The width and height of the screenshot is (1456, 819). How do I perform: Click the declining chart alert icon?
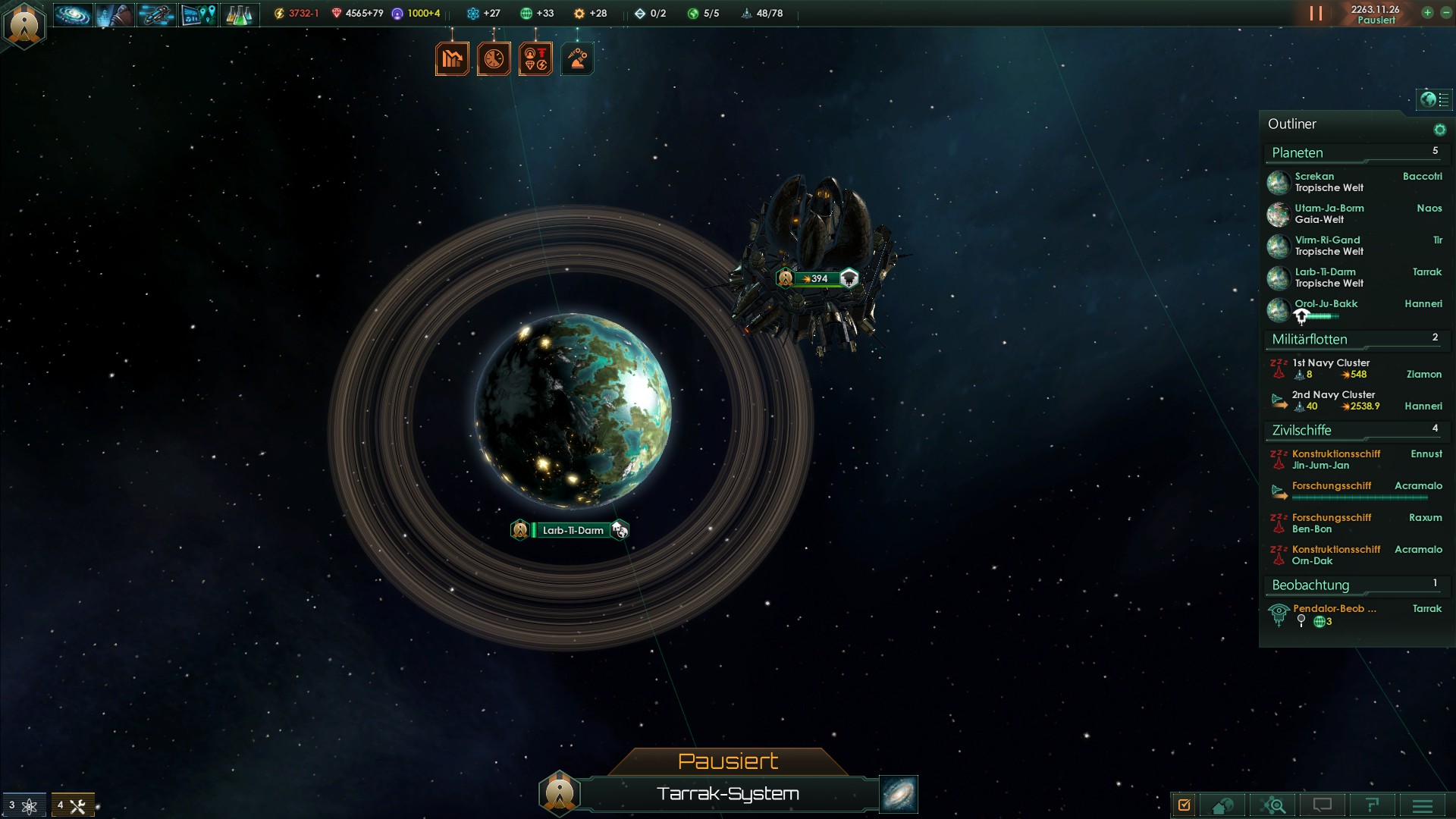[x=452, y=58]
